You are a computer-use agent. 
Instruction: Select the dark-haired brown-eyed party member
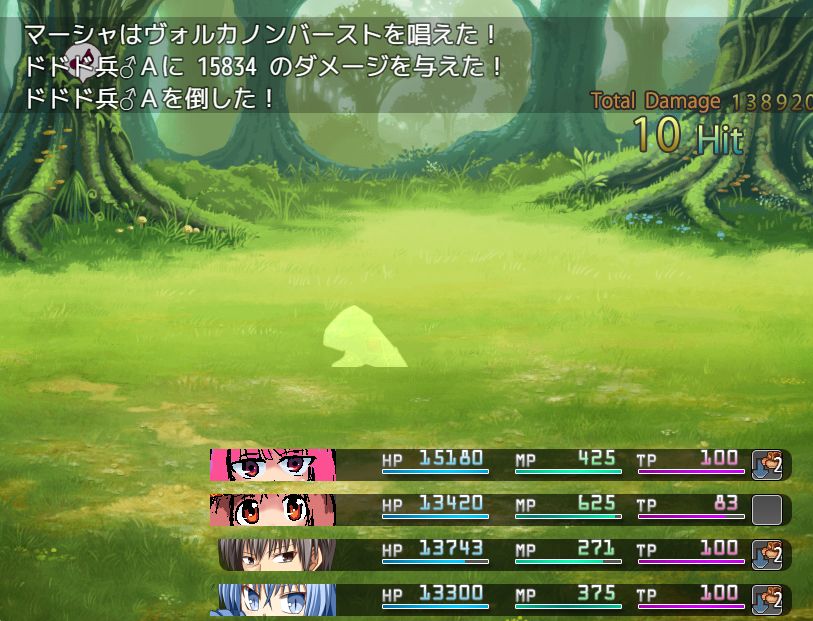pos(277,555)
